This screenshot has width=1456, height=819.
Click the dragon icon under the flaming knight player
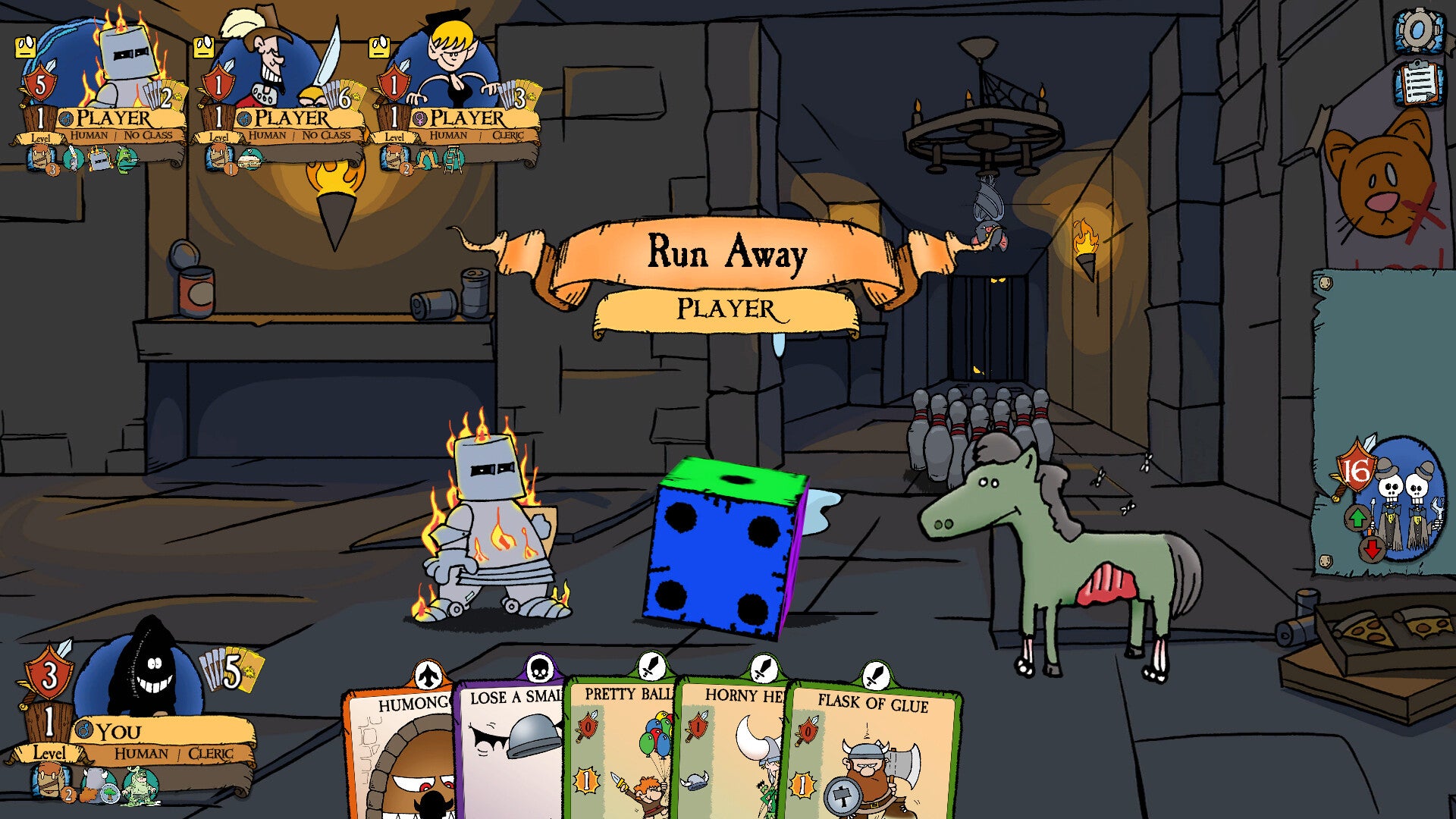pyautogui.click(x=125, y=156)
